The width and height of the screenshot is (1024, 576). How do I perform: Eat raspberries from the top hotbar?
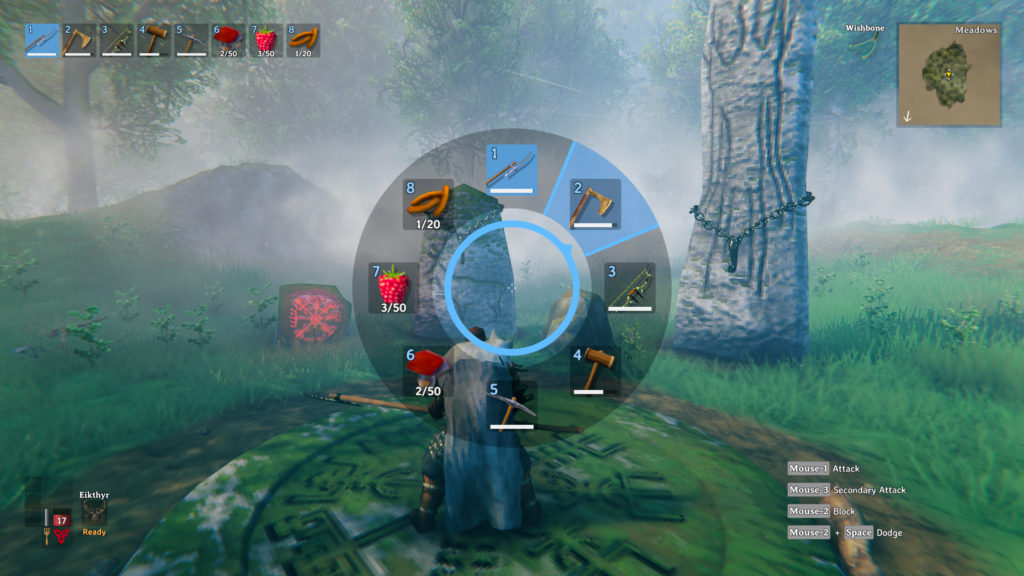point(265,41)
